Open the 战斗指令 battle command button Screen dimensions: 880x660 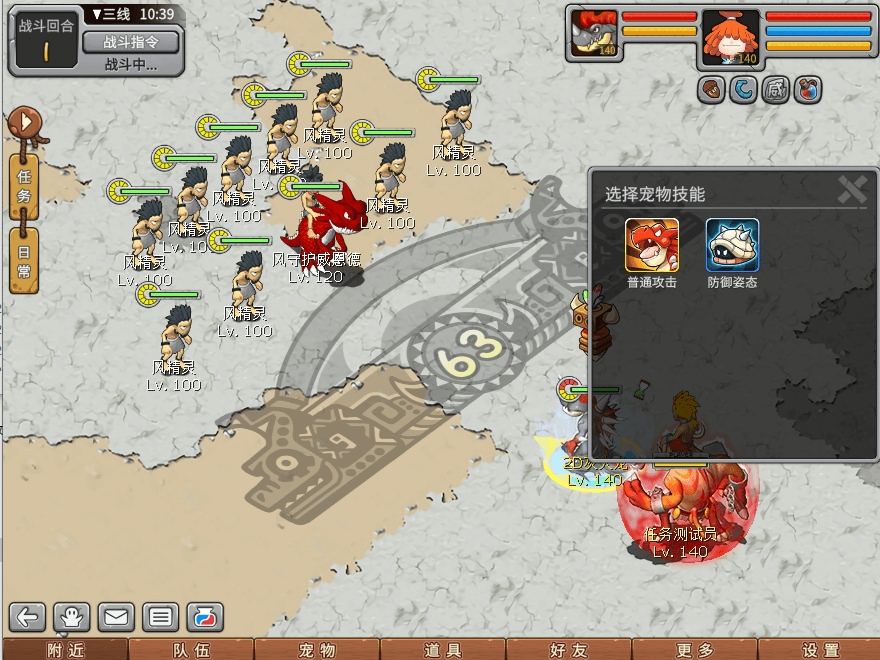coord(130,42)
